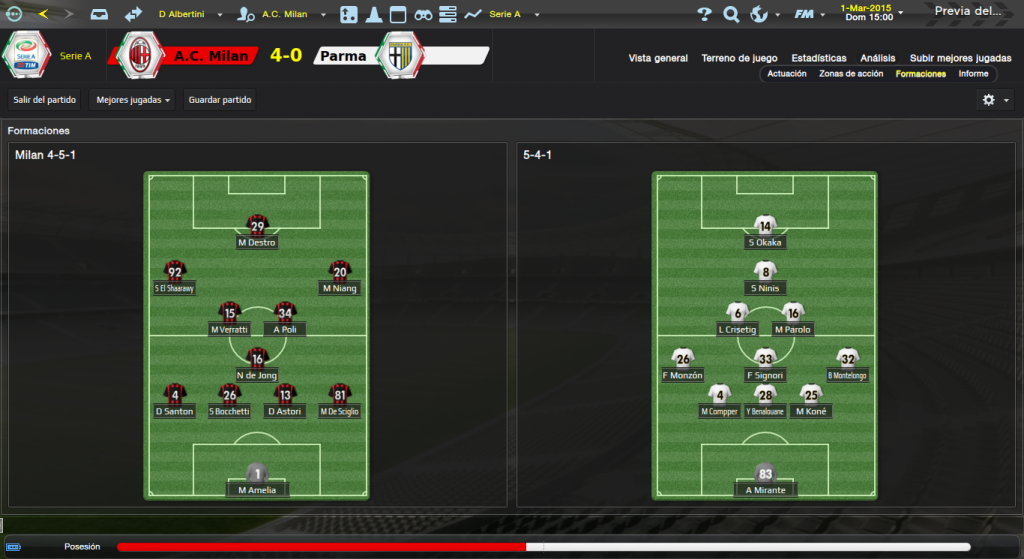Viewport: 1024px width, 559px height.
Task: Click the help question mark icon
Action: pos(704,14)
